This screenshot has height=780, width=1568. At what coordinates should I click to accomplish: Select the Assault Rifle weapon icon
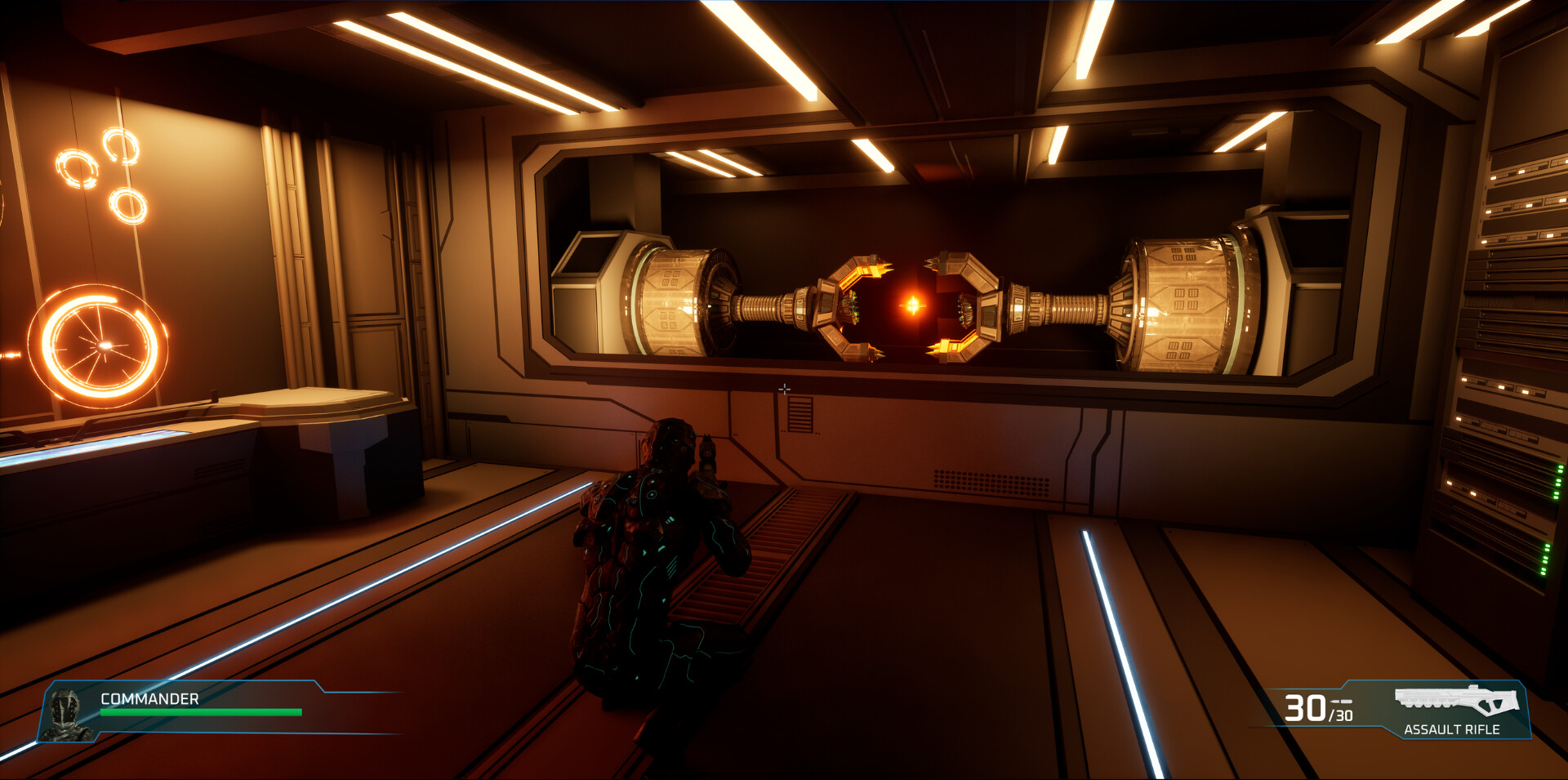coord(1456,700)
